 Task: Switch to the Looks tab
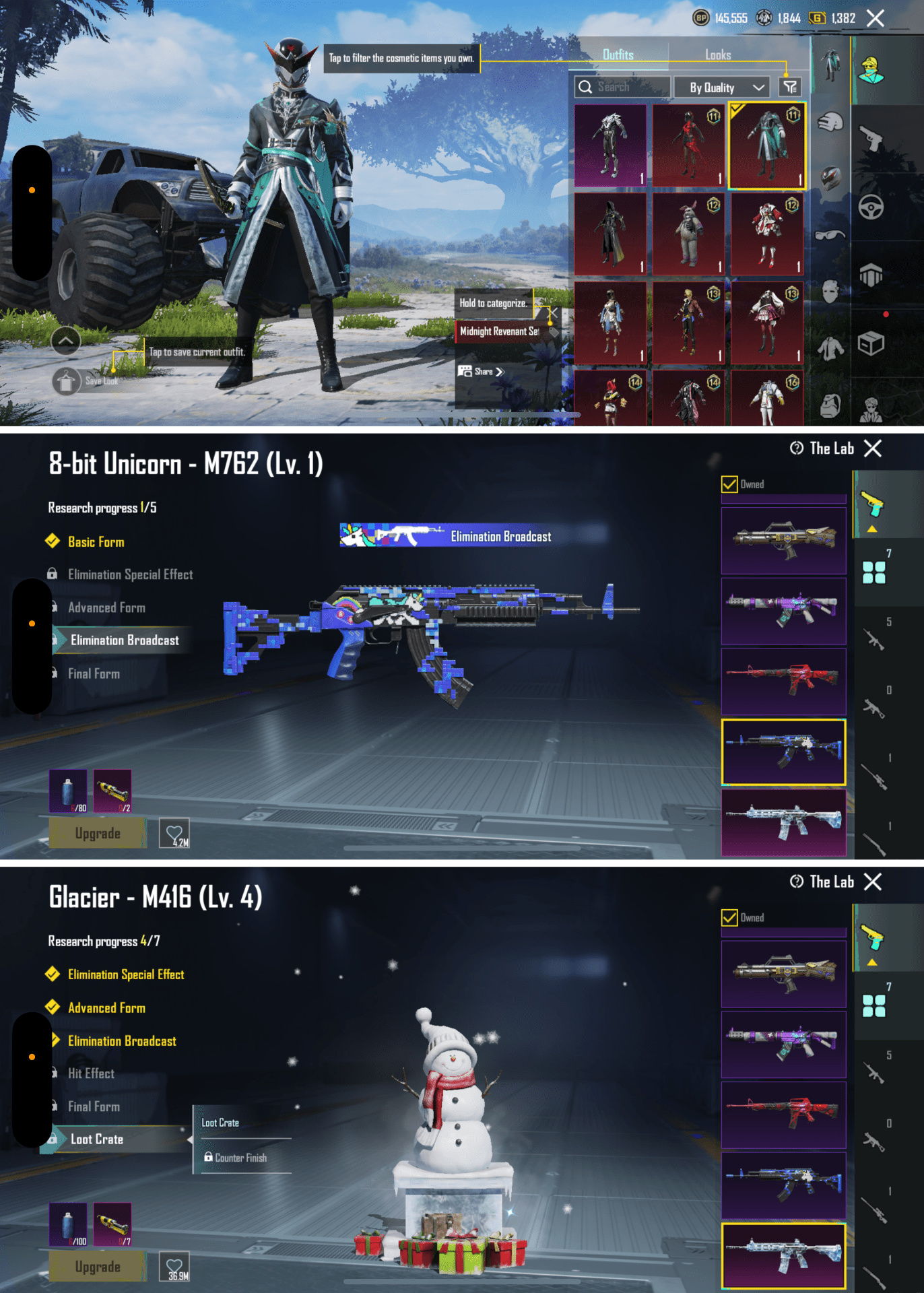(x=718, y=55)
